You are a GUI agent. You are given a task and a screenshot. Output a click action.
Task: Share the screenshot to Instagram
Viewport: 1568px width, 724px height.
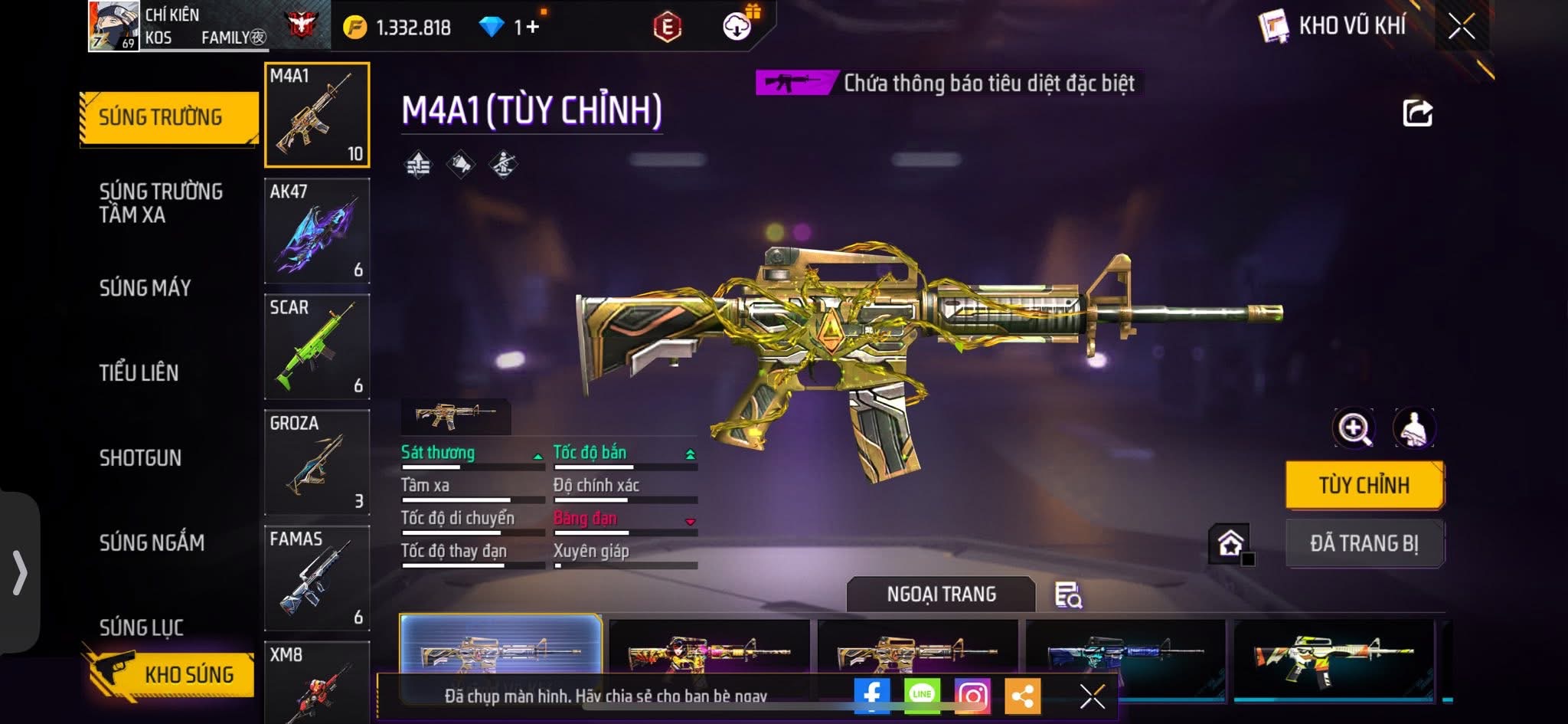tap(972, 696)
